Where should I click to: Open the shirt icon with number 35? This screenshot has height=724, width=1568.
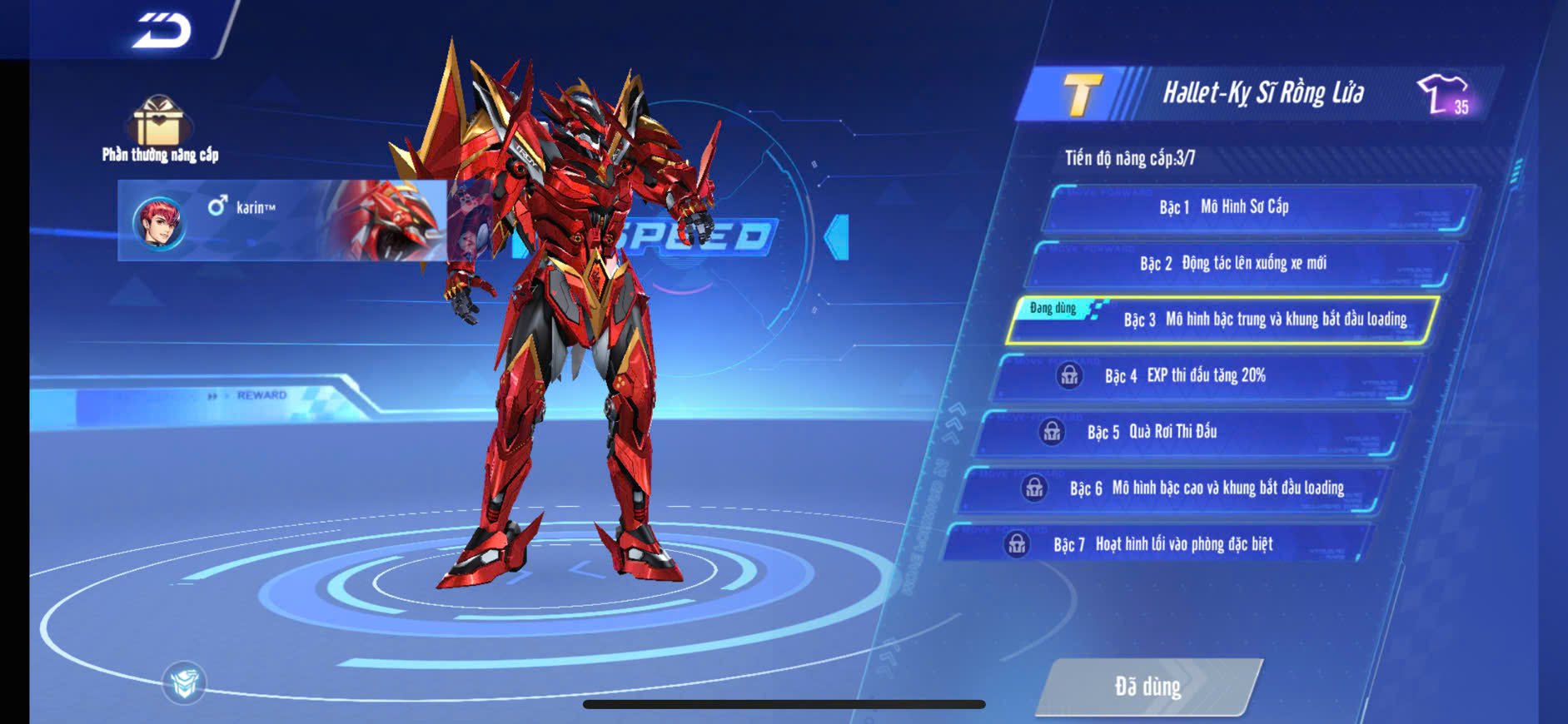click(1444, 94)
